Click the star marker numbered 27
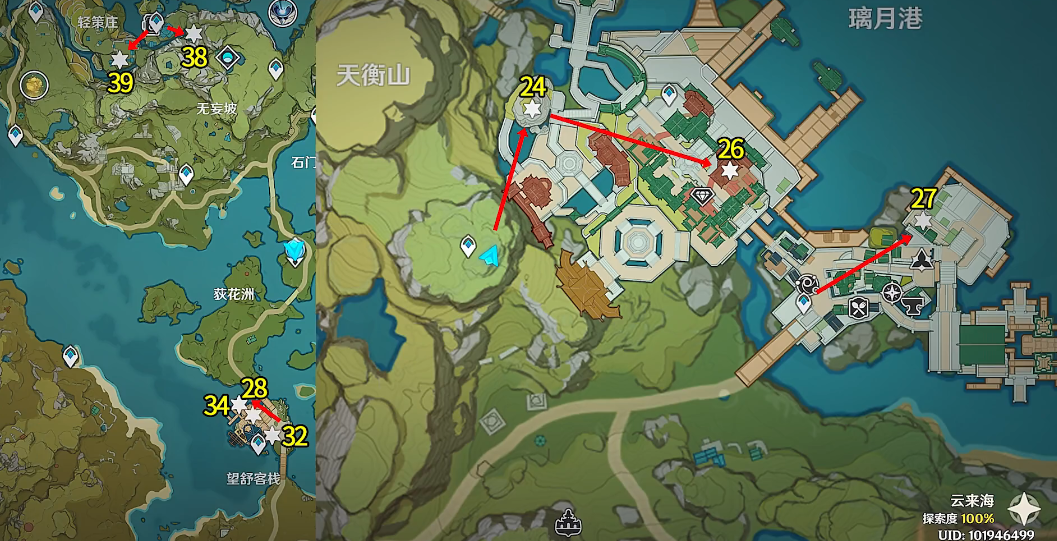This screenshot has width=1057, height=541. (923, 220)
